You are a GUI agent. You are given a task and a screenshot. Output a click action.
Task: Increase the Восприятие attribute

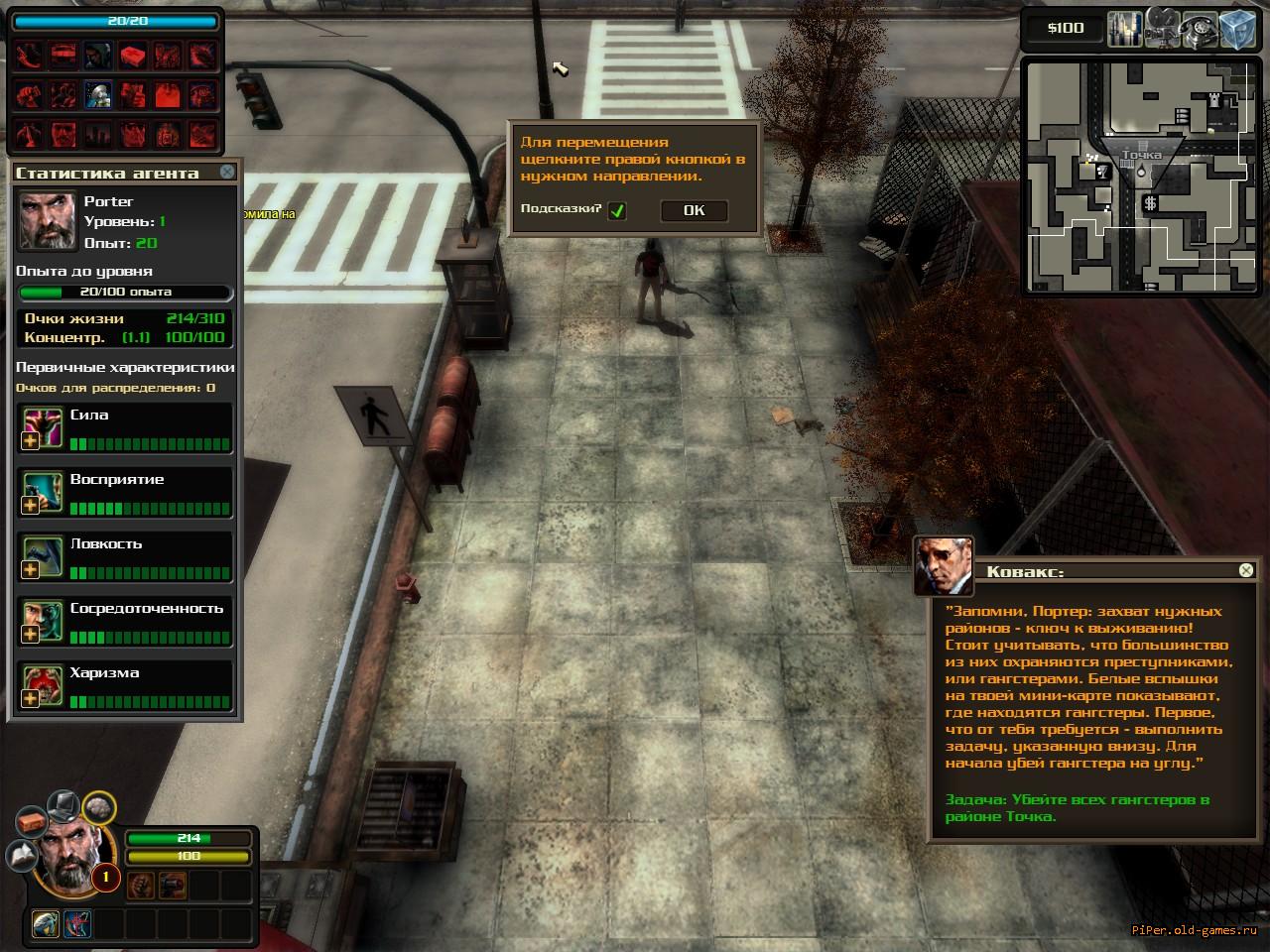[x=31, y=506]
